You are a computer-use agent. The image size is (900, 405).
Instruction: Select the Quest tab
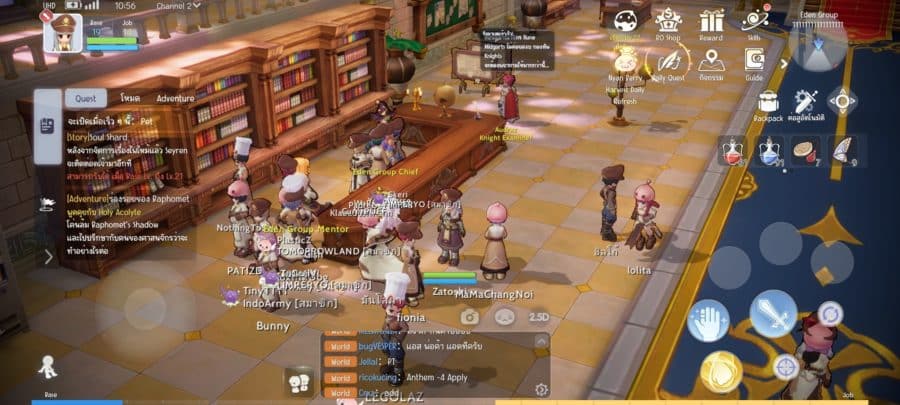(85, 99)
